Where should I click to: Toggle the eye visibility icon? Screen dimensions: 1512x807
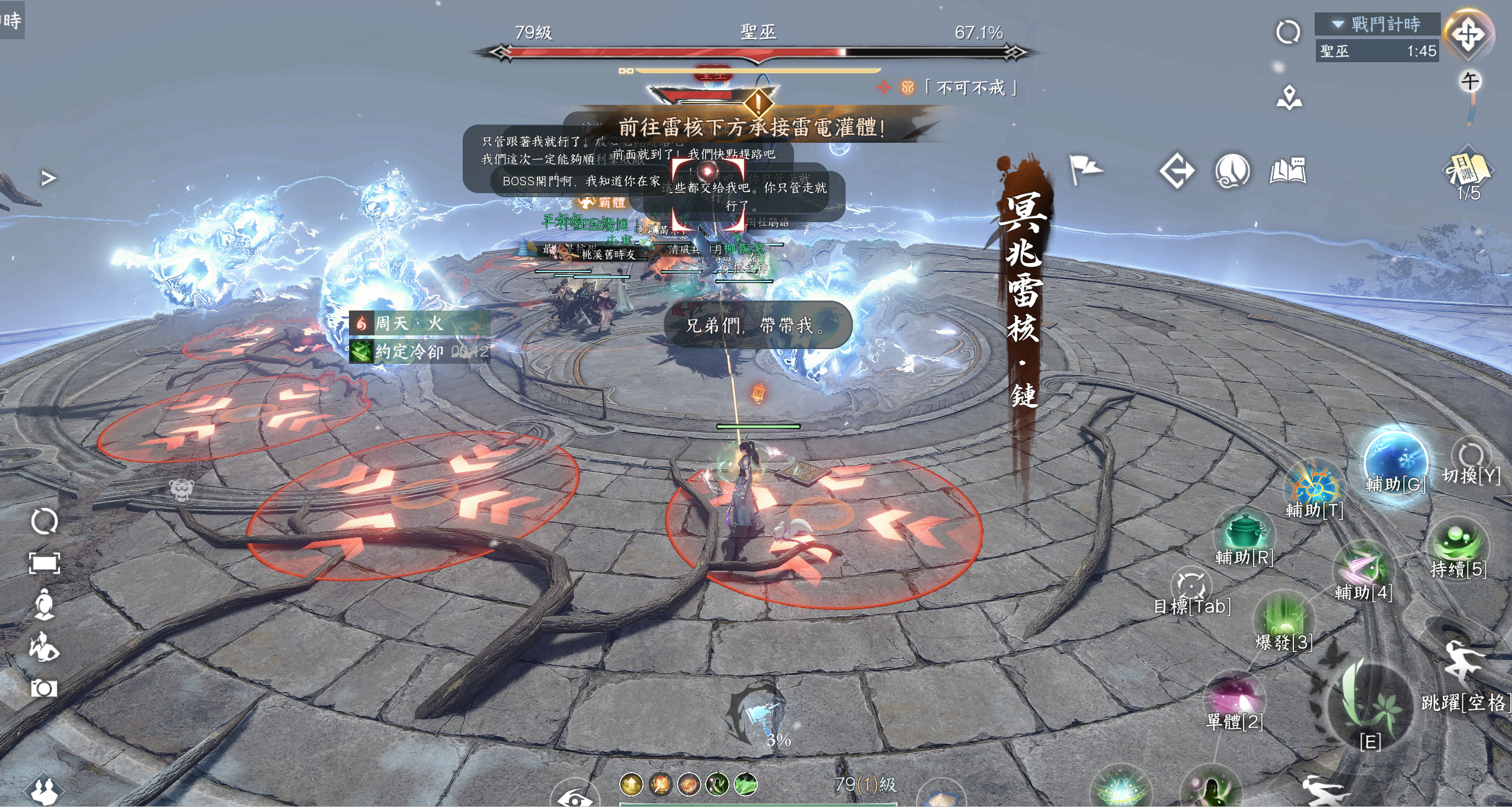575,798
